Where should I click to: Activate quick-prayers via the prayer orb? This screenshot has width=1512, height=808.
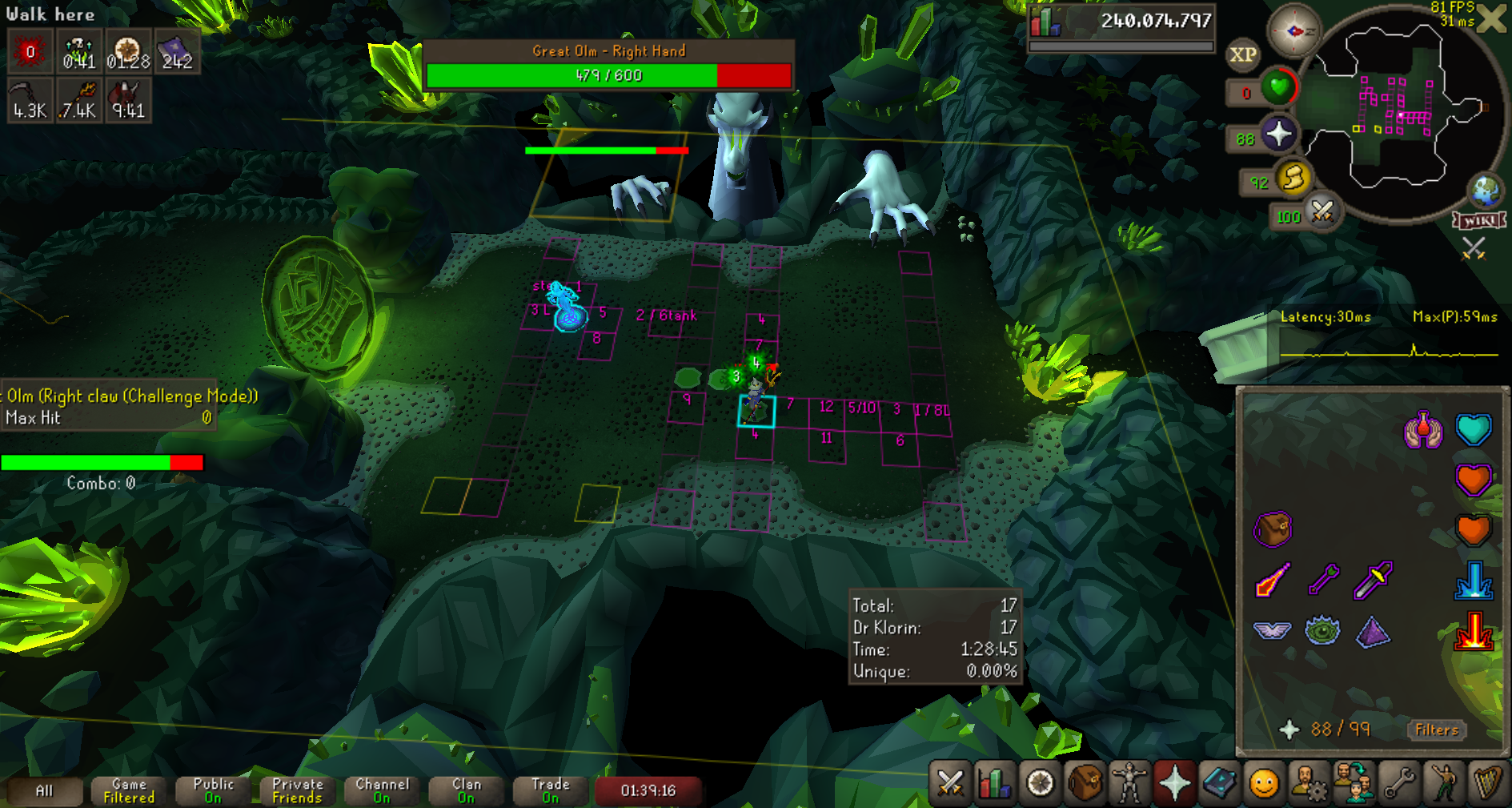click(1278, 134)
